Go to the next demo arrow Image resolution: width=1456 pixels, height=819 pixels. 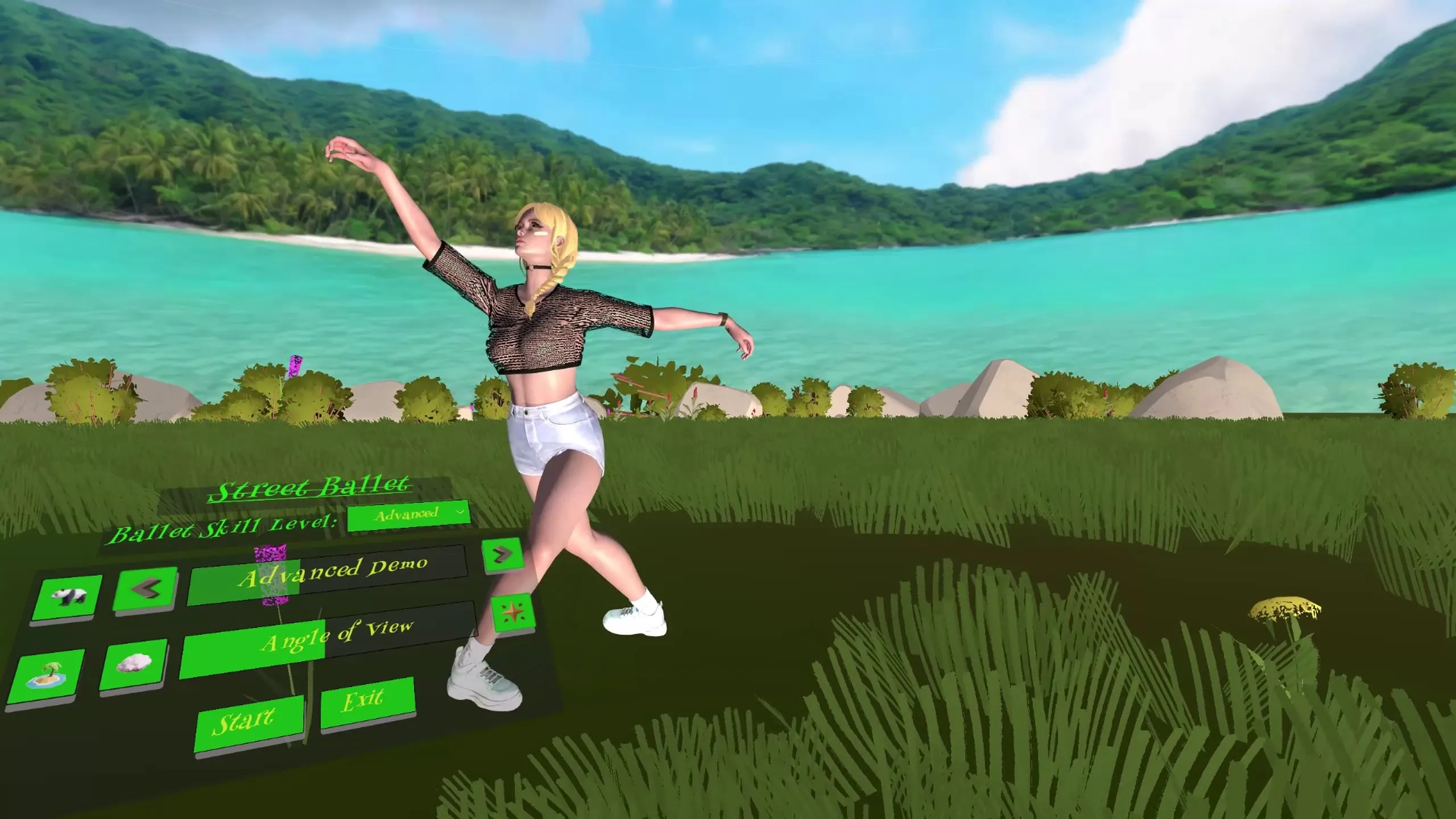[x=502, y=553]
